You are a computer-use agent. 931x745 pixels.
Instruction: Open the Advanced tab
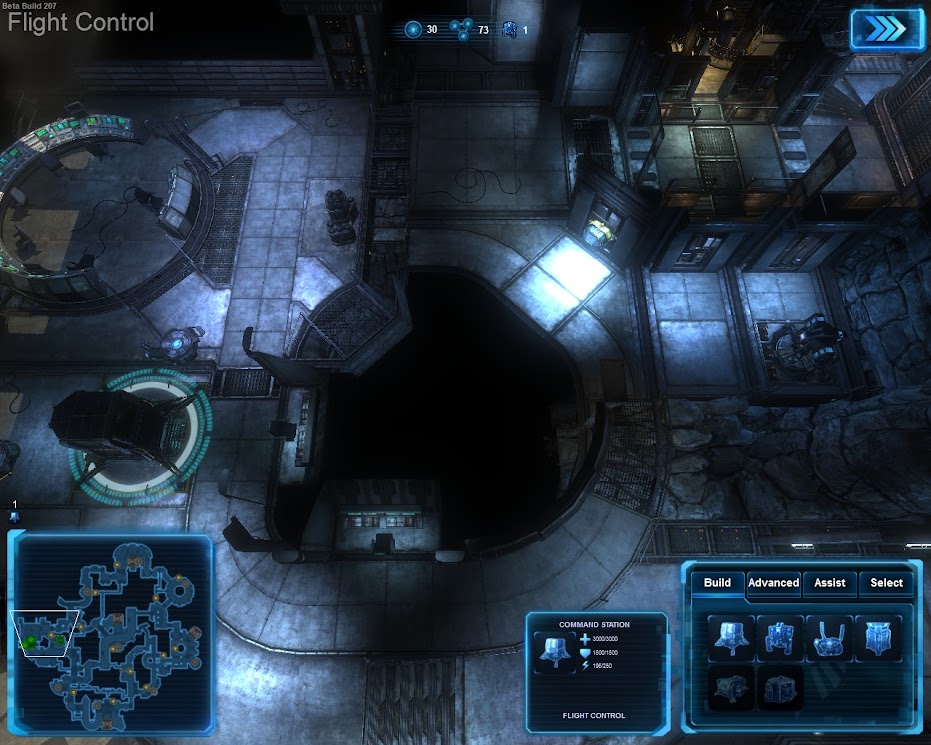[x=773, y=583]
